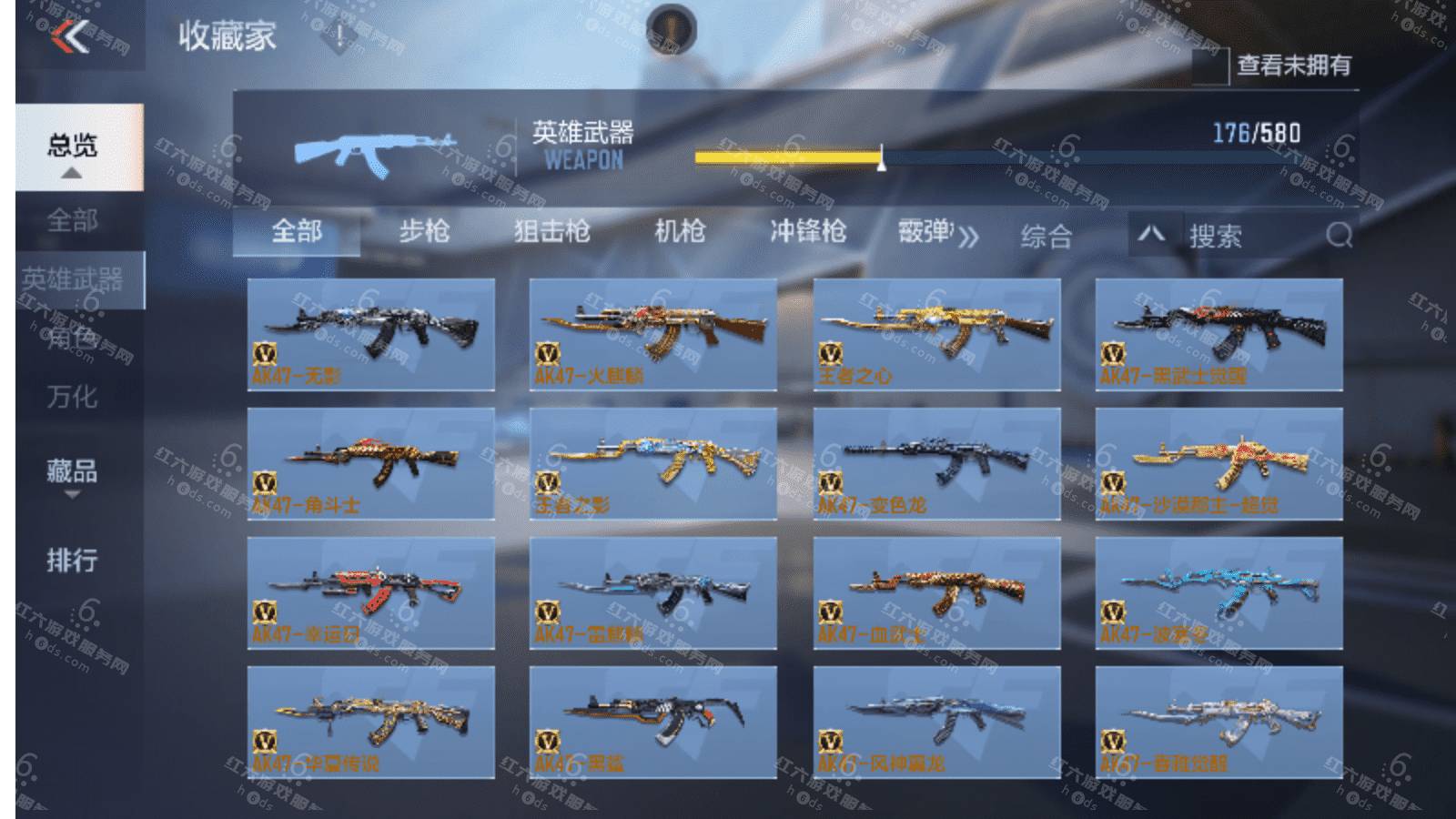Choose the golden 王者之心 weapon card

tap(936, 335)
